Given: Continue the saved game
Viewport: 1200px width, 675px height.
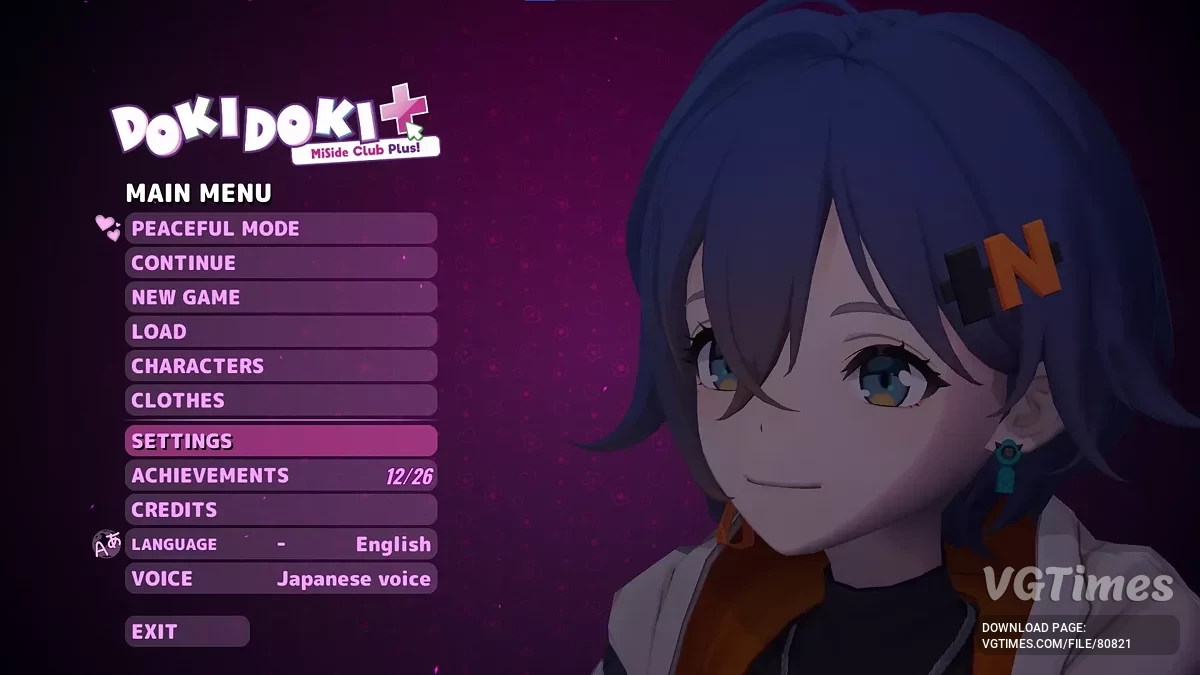Looking at the screenshot, I should pyautogui.click(x=281, y=263).
